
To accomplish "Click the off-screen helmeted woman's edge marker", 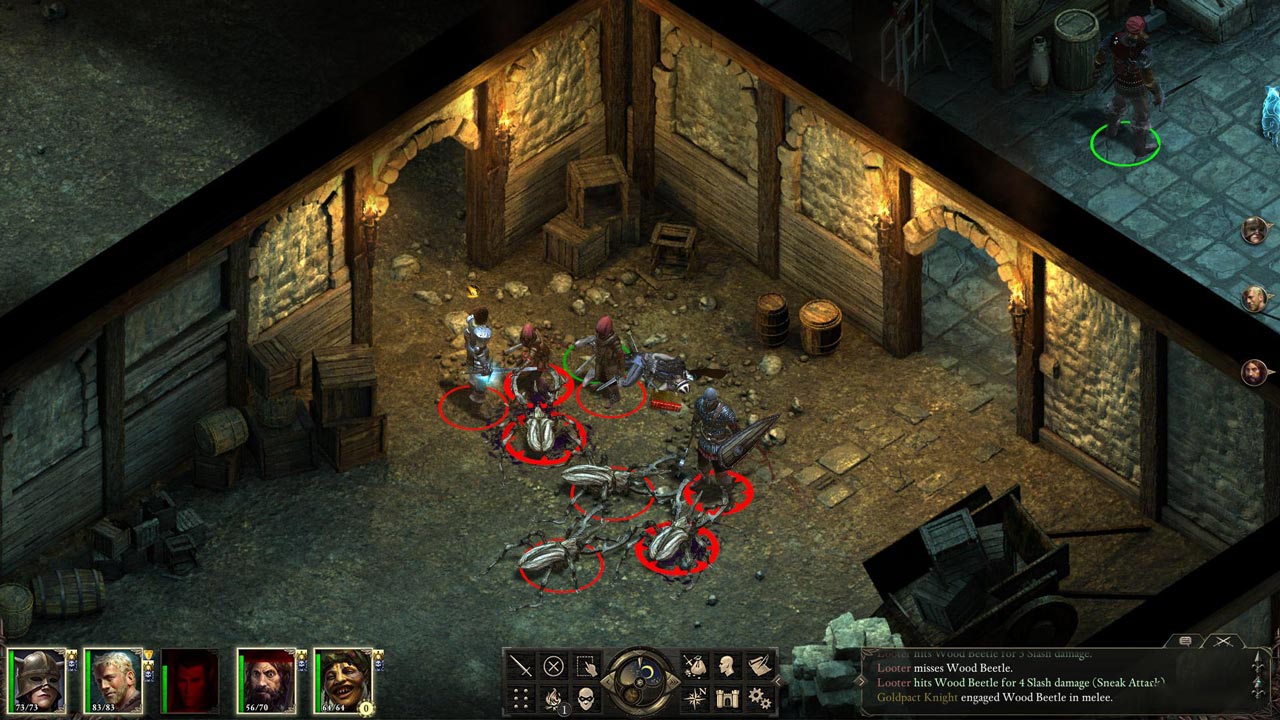I will [x=1254, y=232].
